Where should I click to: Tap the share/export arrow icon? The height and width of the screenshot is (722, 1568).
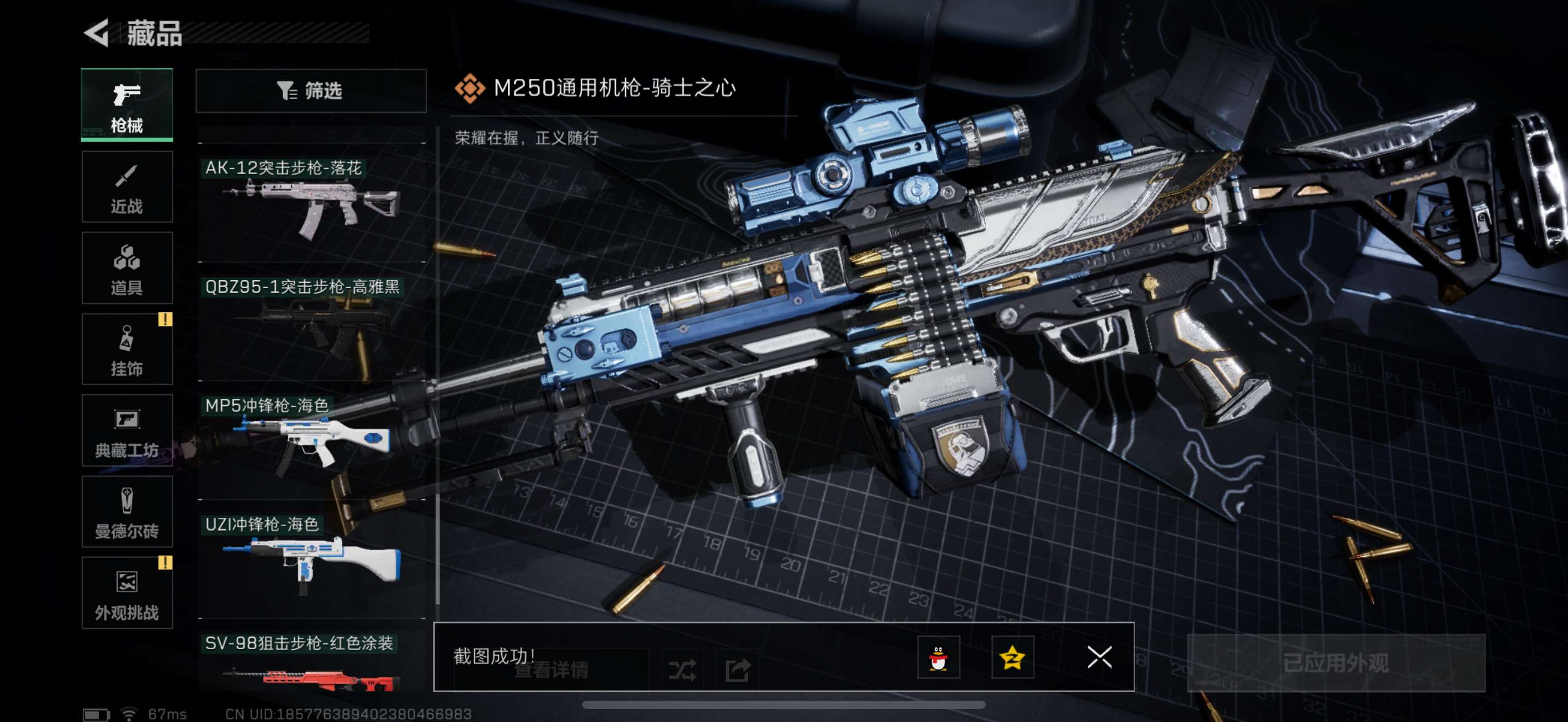tap(738, 668)
